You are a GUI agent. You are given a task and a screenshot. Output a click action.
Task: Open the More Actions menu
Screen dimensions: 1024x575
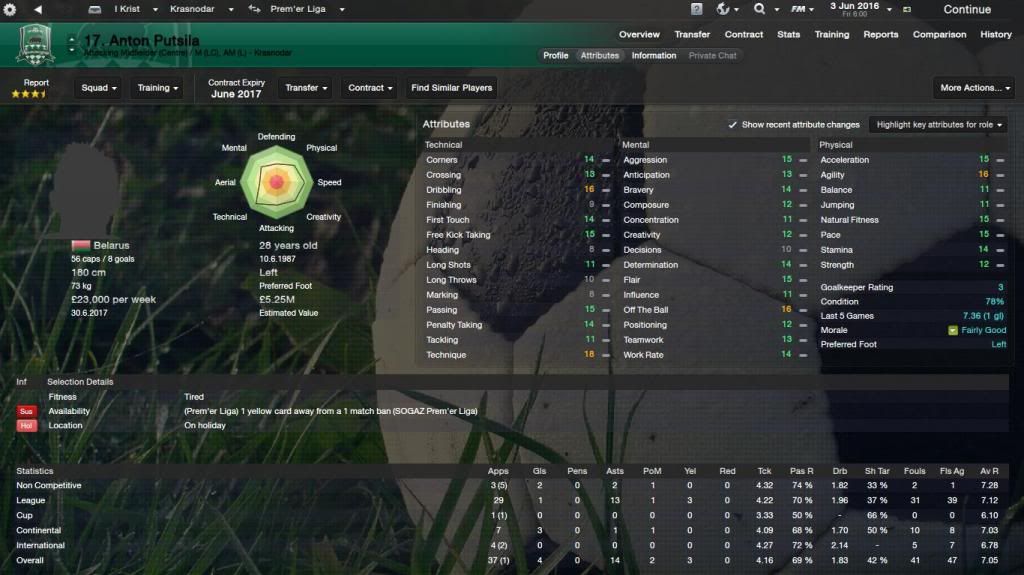[x=972, y=88]
